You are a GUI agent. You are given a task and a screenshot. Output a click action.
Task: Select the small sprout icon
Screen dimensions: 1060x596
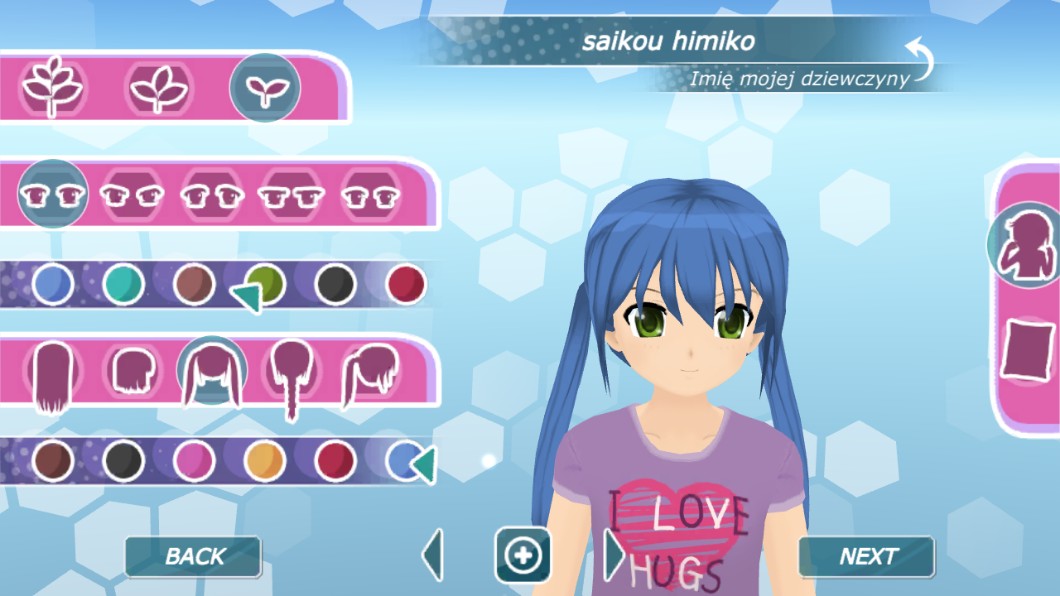265,87
